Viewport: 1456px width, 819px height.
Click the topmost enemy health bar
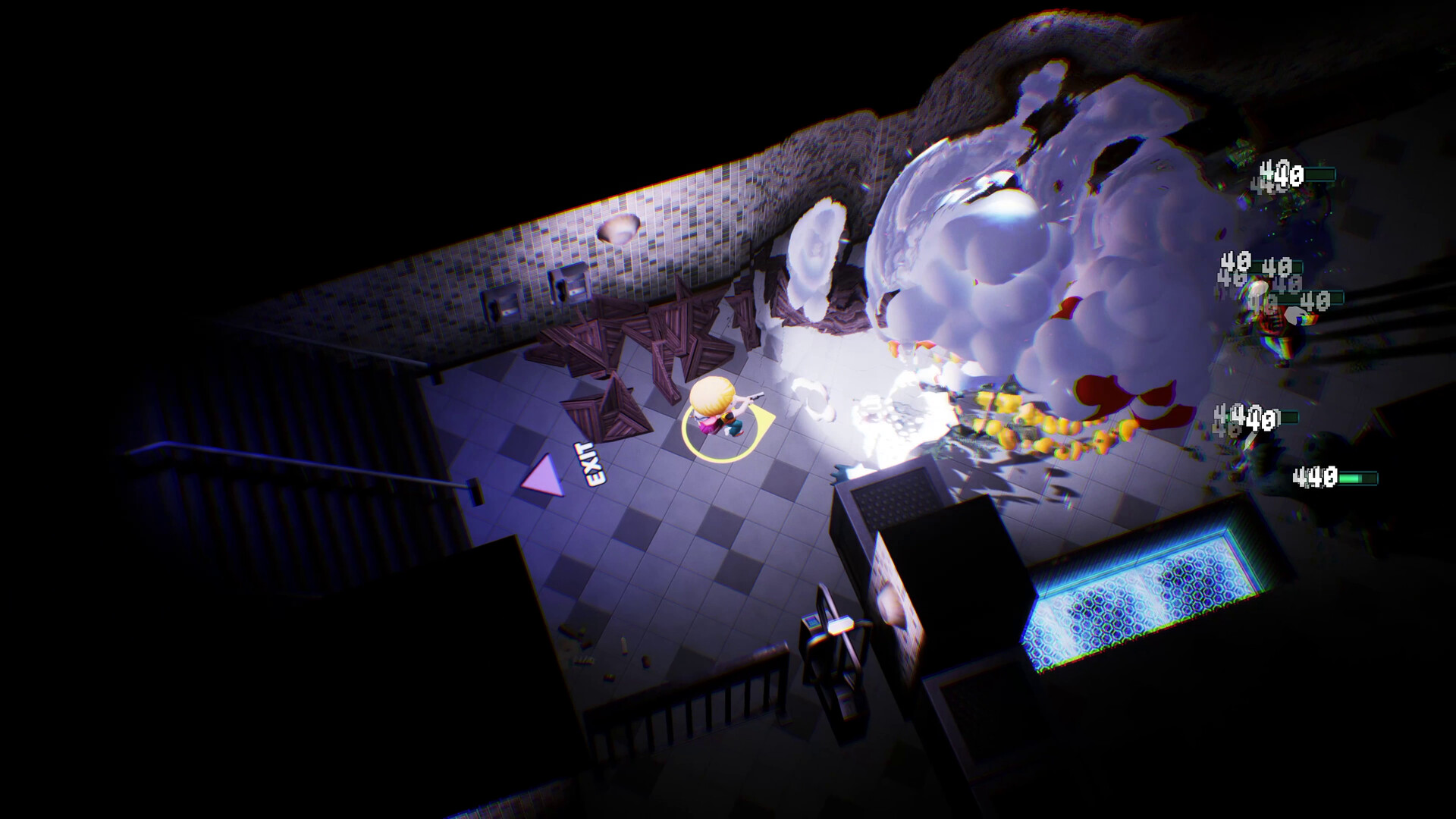pos(1321,173)
